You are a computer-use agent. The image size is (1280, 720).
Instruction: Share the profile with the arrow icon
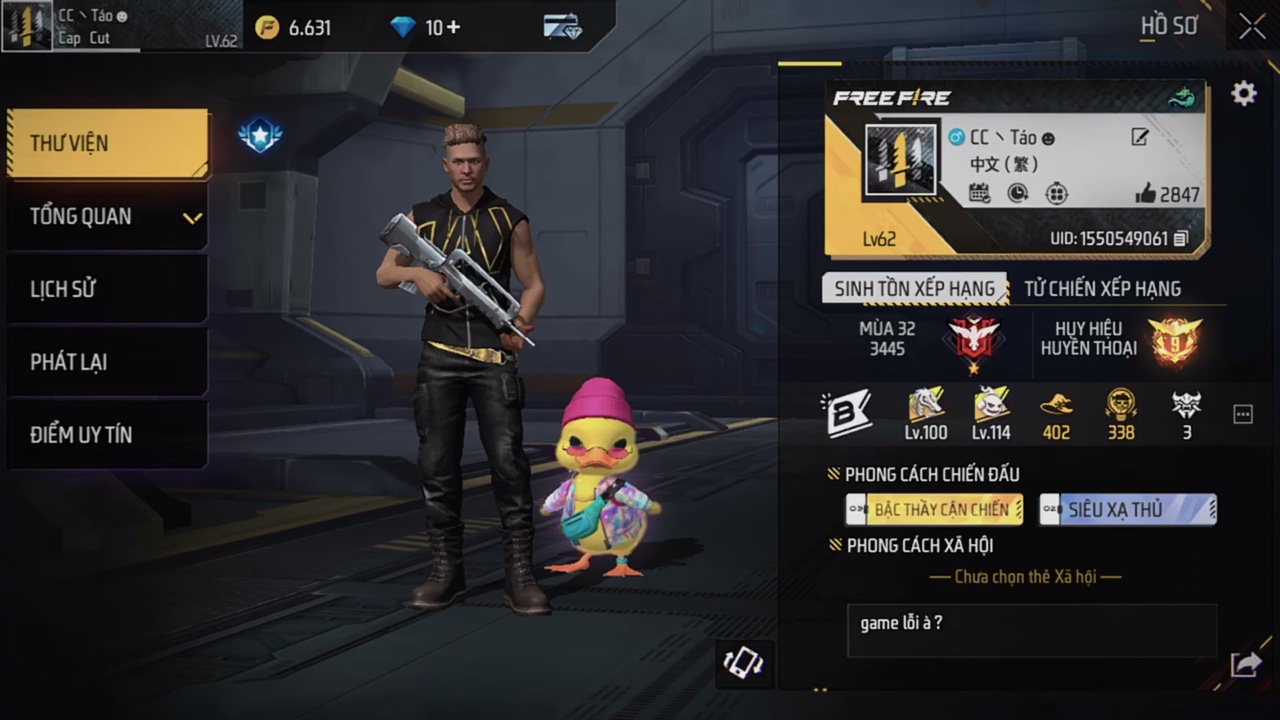pos(1245,664)
